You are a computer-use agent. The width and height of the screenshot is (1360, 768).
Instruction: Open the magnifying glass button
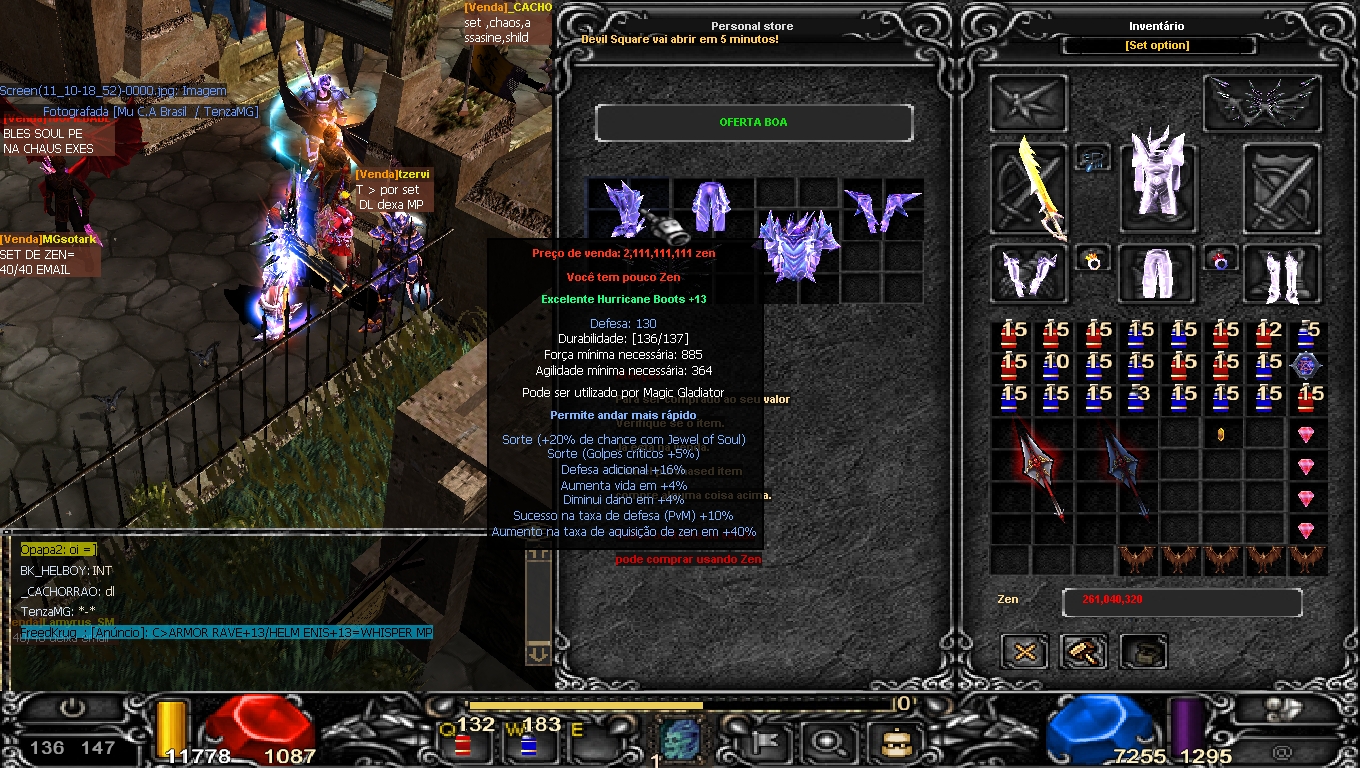829,742
